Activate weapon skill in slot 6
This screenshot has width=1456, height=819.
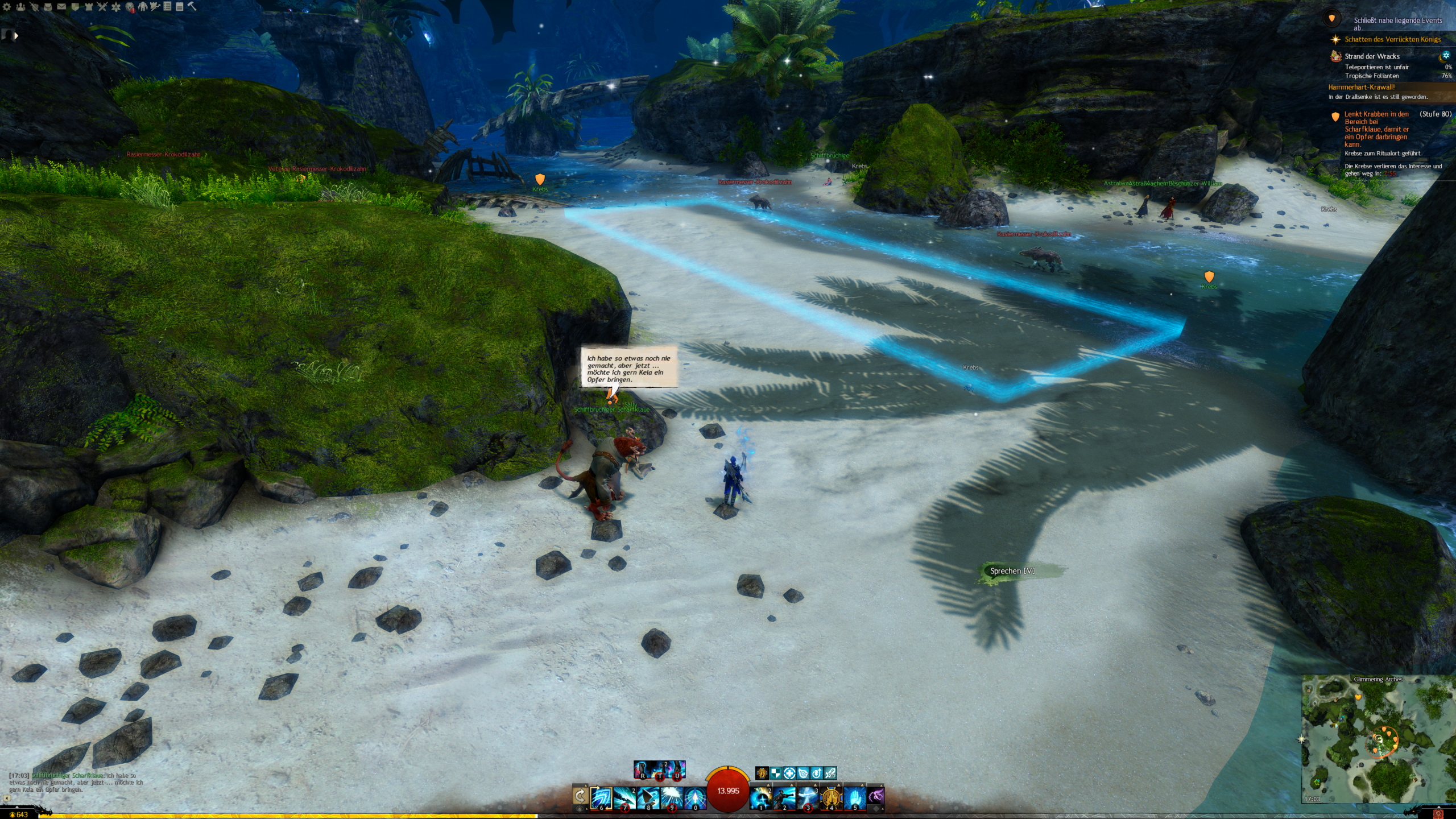pyautogui.click(x=601, y=797)
